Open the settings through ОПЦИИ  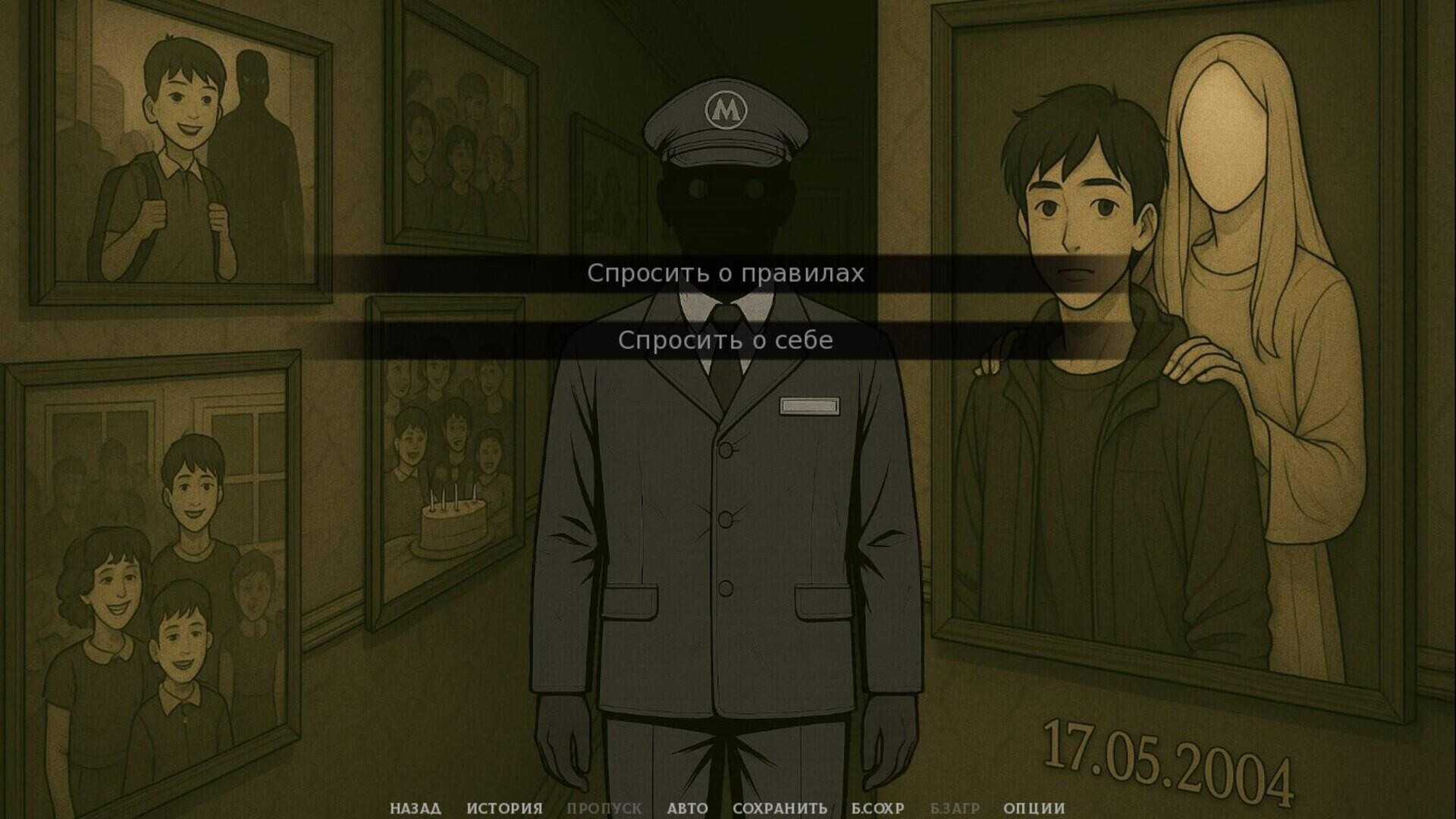[1036, 808]
